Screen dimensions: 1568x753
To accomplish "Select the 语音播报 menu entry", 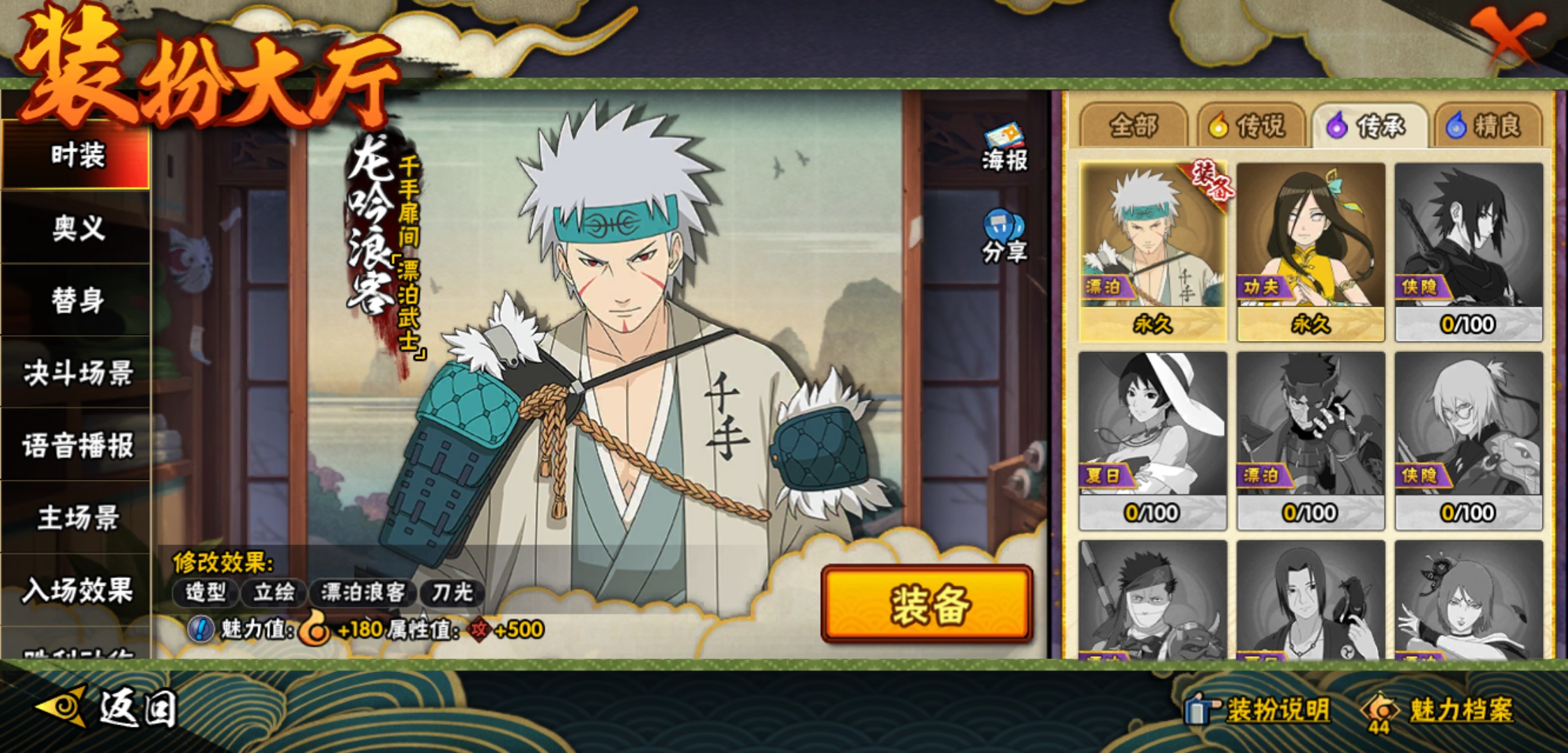I will [77, 446].
